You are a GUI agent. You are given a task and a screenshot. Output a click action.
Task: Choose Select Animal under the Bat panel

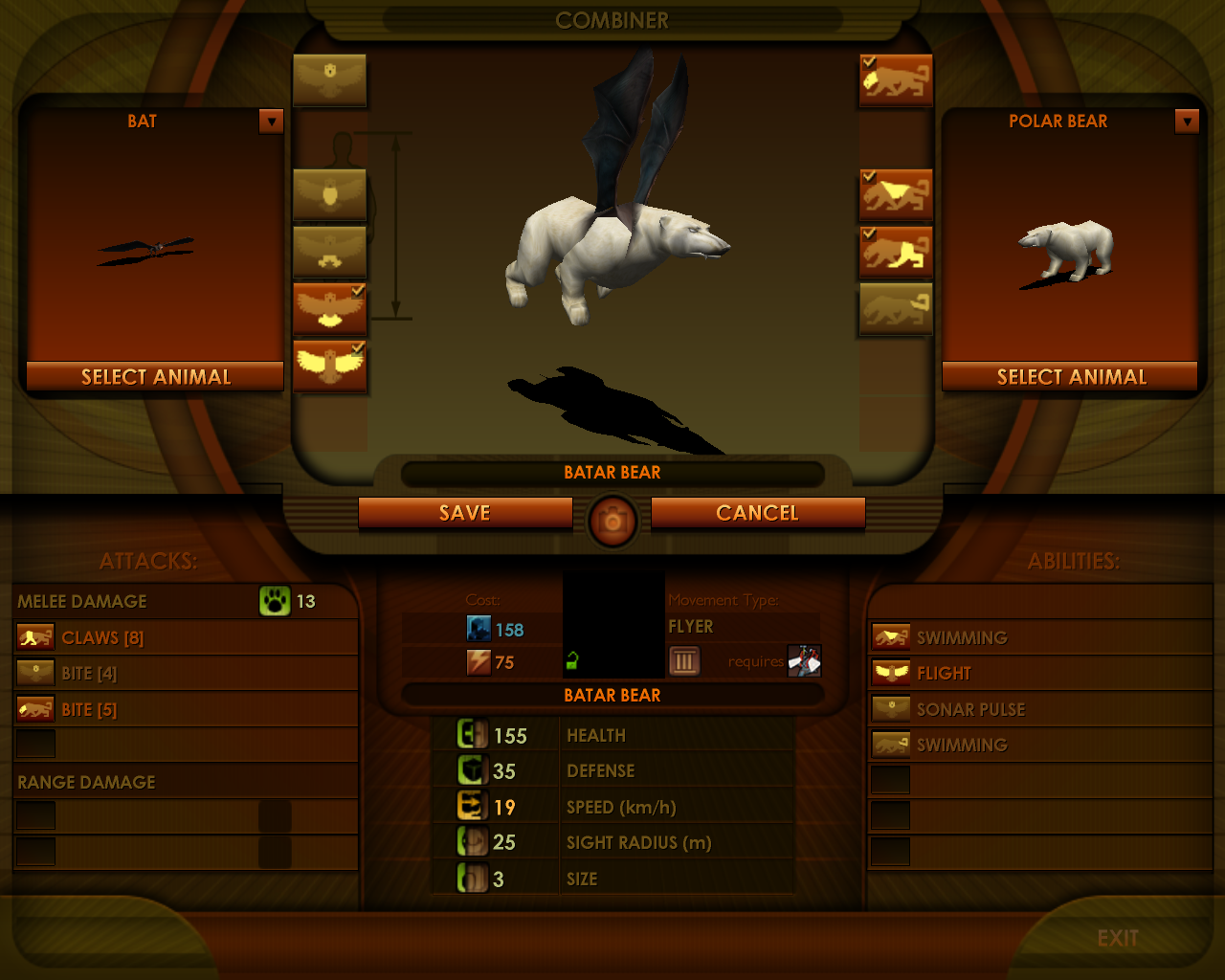[x=155, y=377]
